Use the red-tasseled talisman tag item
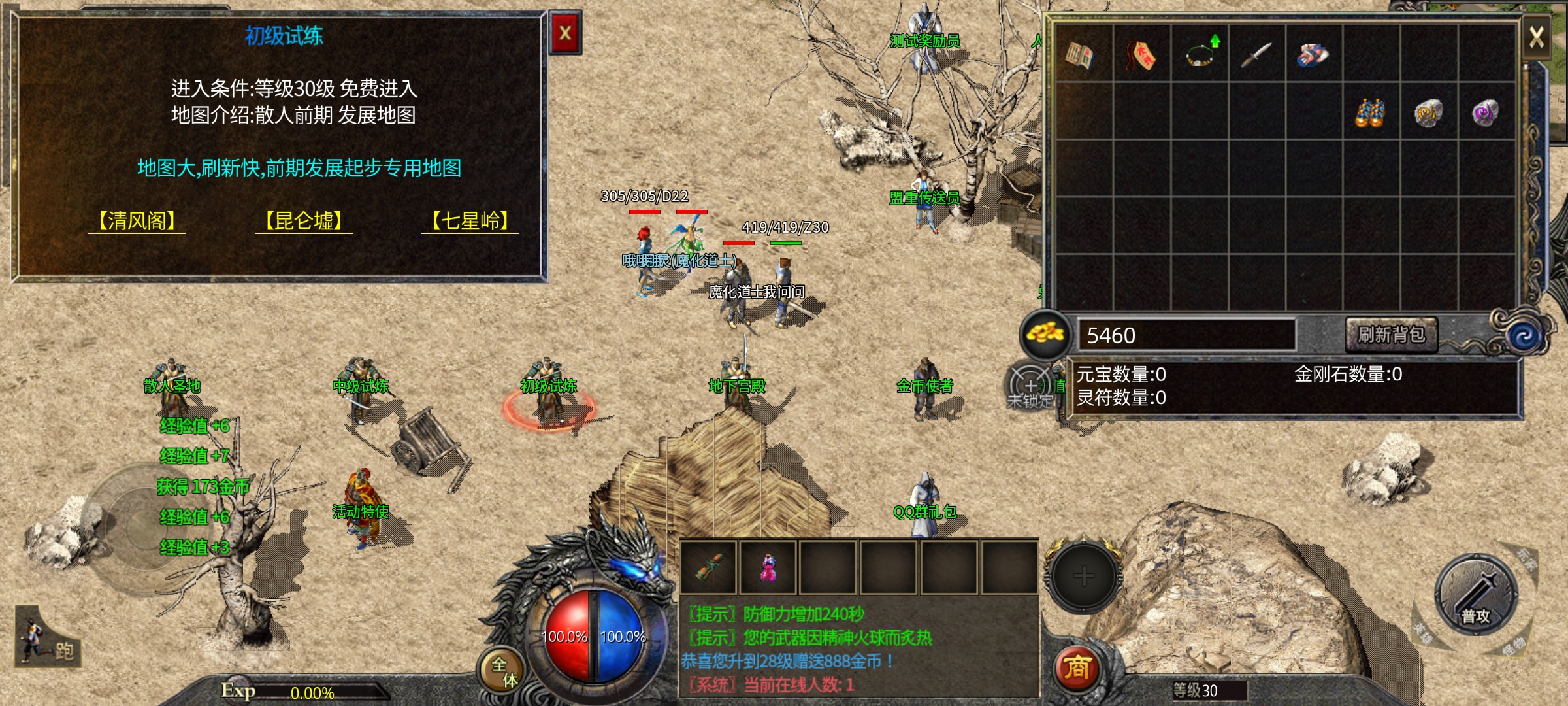Screen dimensions: 1568x706 pos(1141,54)
